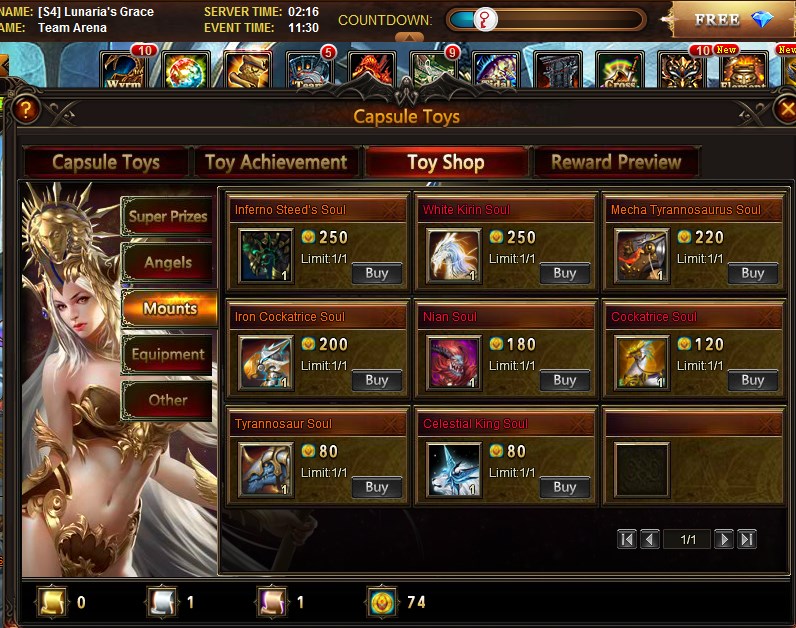Buy the Tyrannosaur Soul
The width and height of the screenshot is (796, 628).
[377, 487]
